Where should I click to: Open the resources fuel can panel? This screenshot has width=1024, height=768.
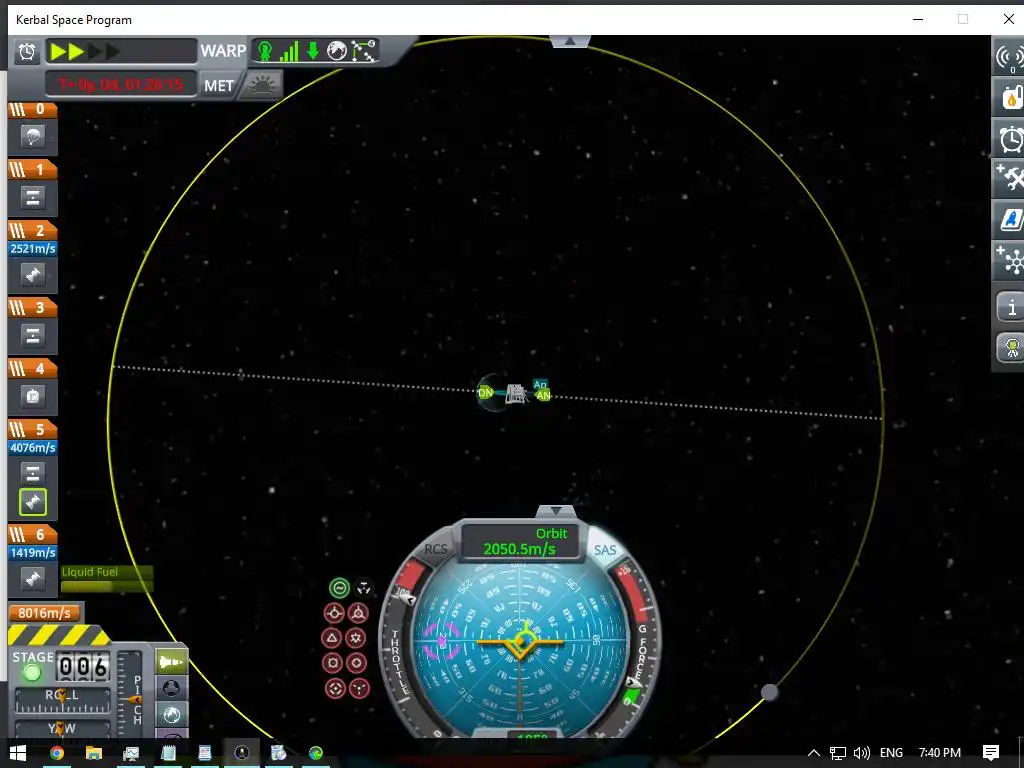1010,98
